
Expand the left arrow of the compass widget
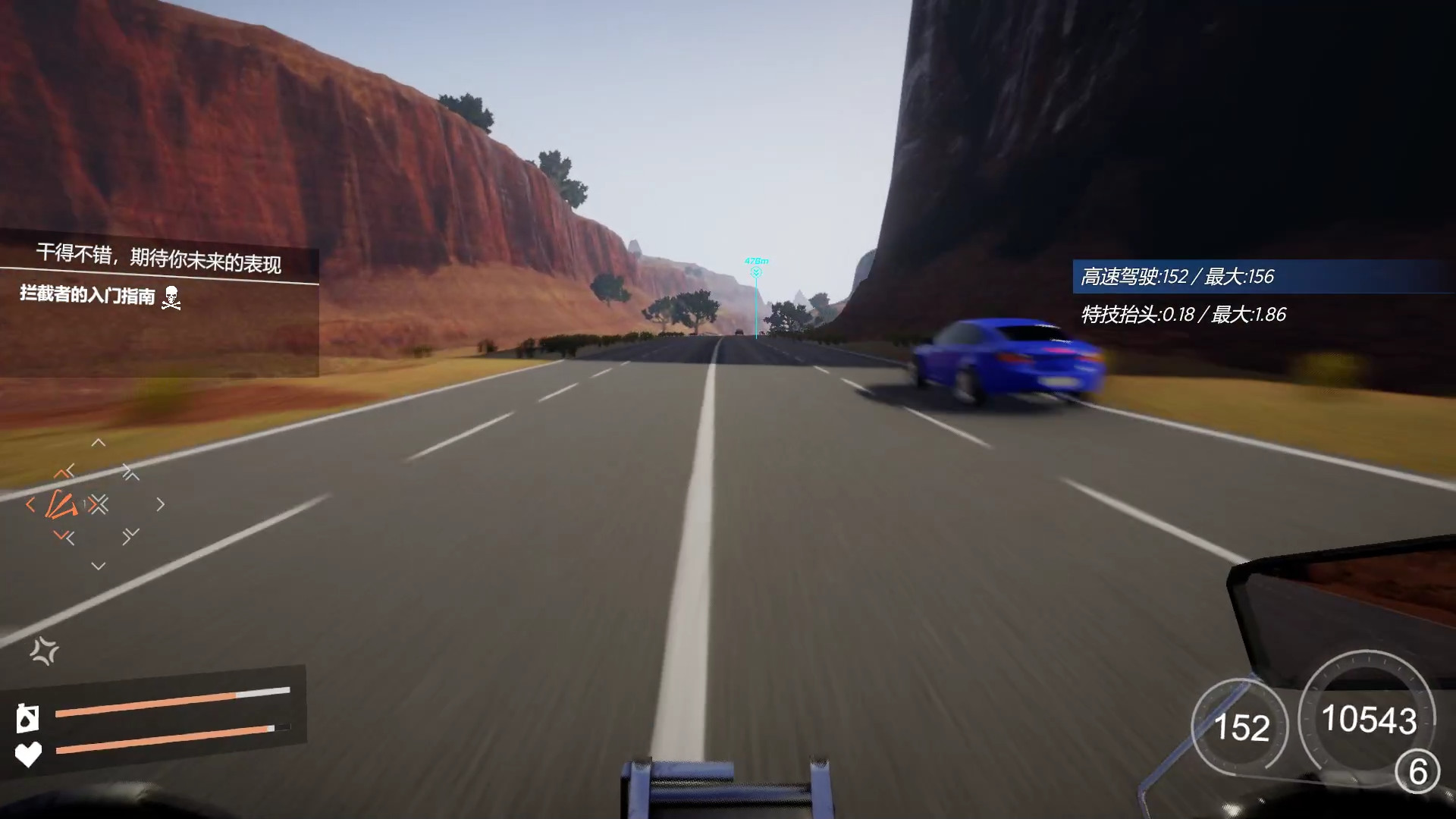tap(31, 503)
